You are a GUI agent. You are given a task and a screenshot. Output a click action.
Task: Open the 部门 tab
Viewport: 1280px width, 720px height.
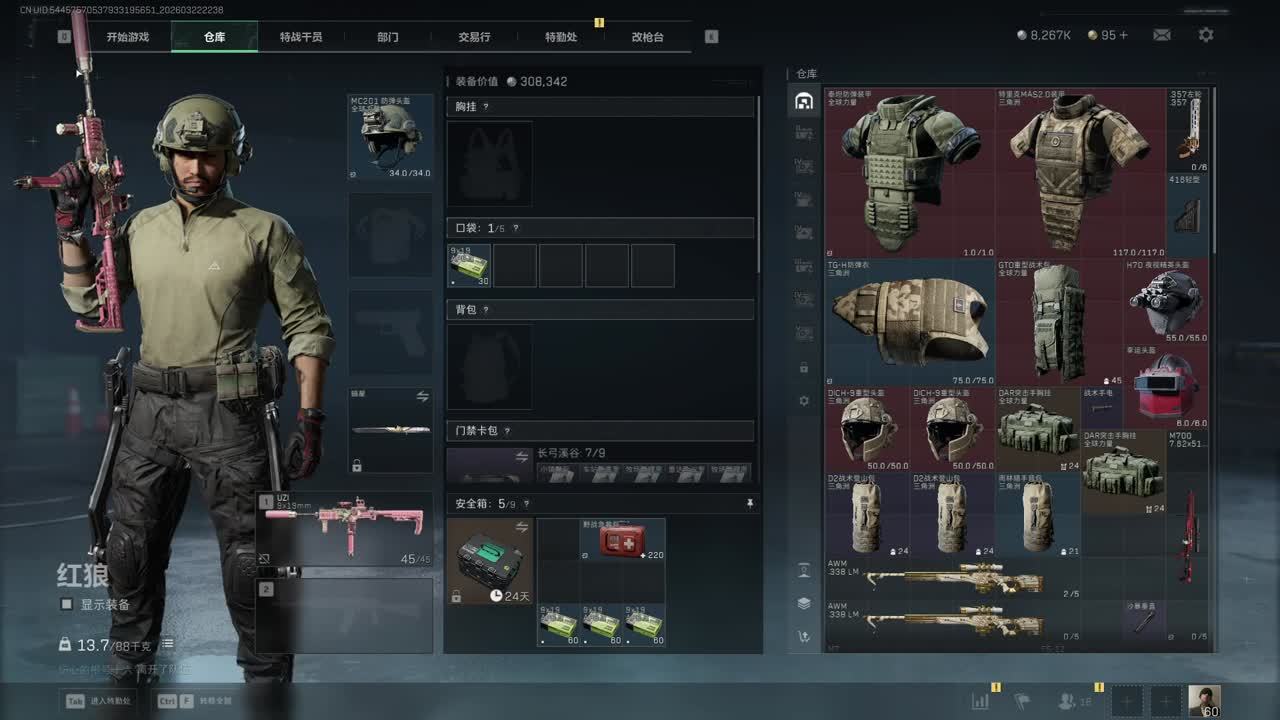388,37
